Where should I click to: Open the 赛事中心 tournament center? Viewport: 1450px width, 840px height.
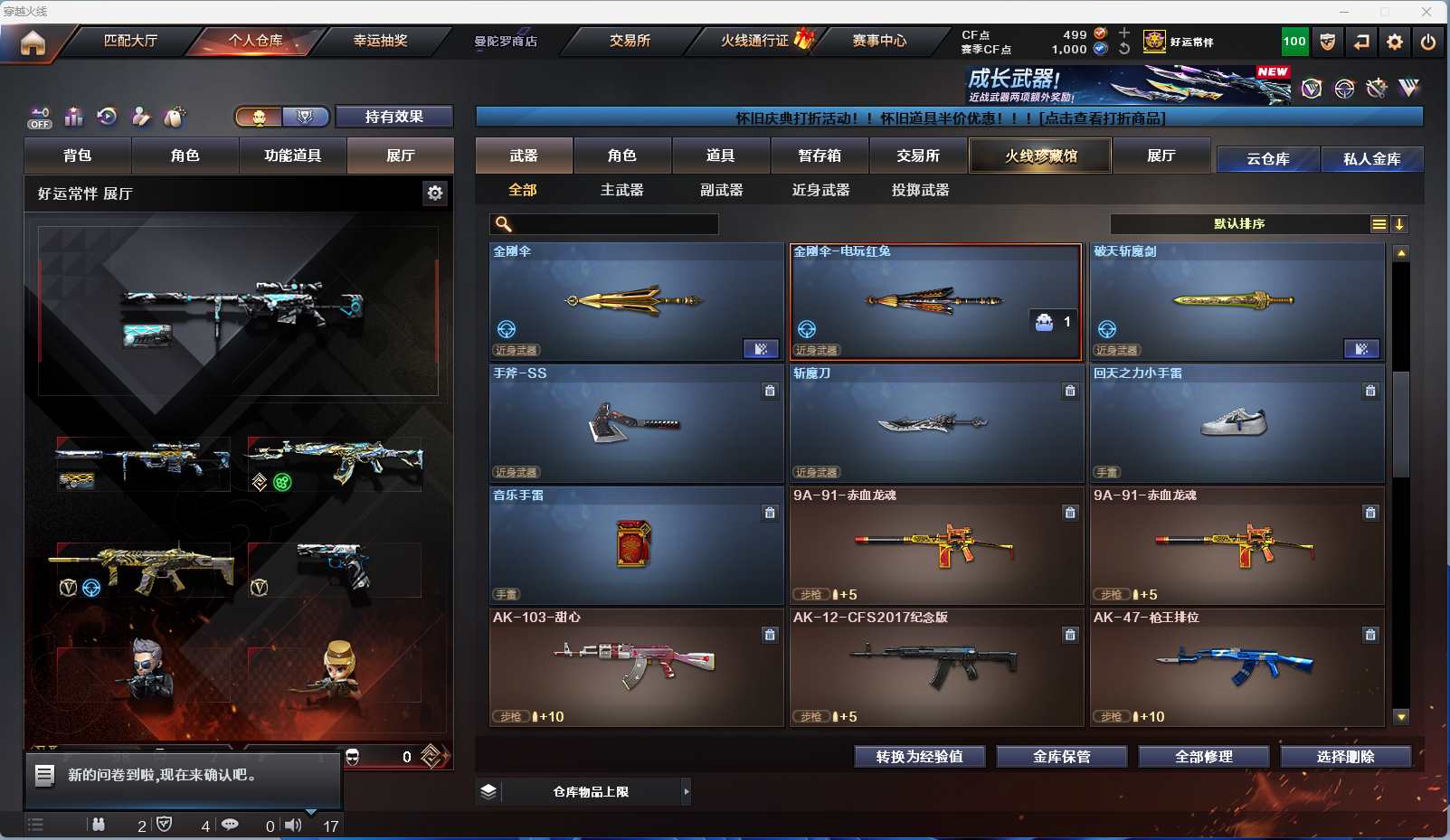click(x=879, y=41)
